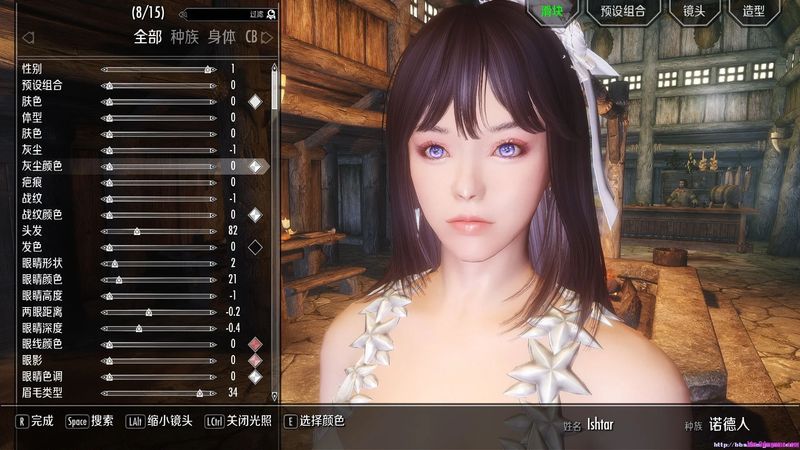Pick the 眼线颜色 color swatch
The height and width of the screenshot is (450, 800).
point(255,344)
